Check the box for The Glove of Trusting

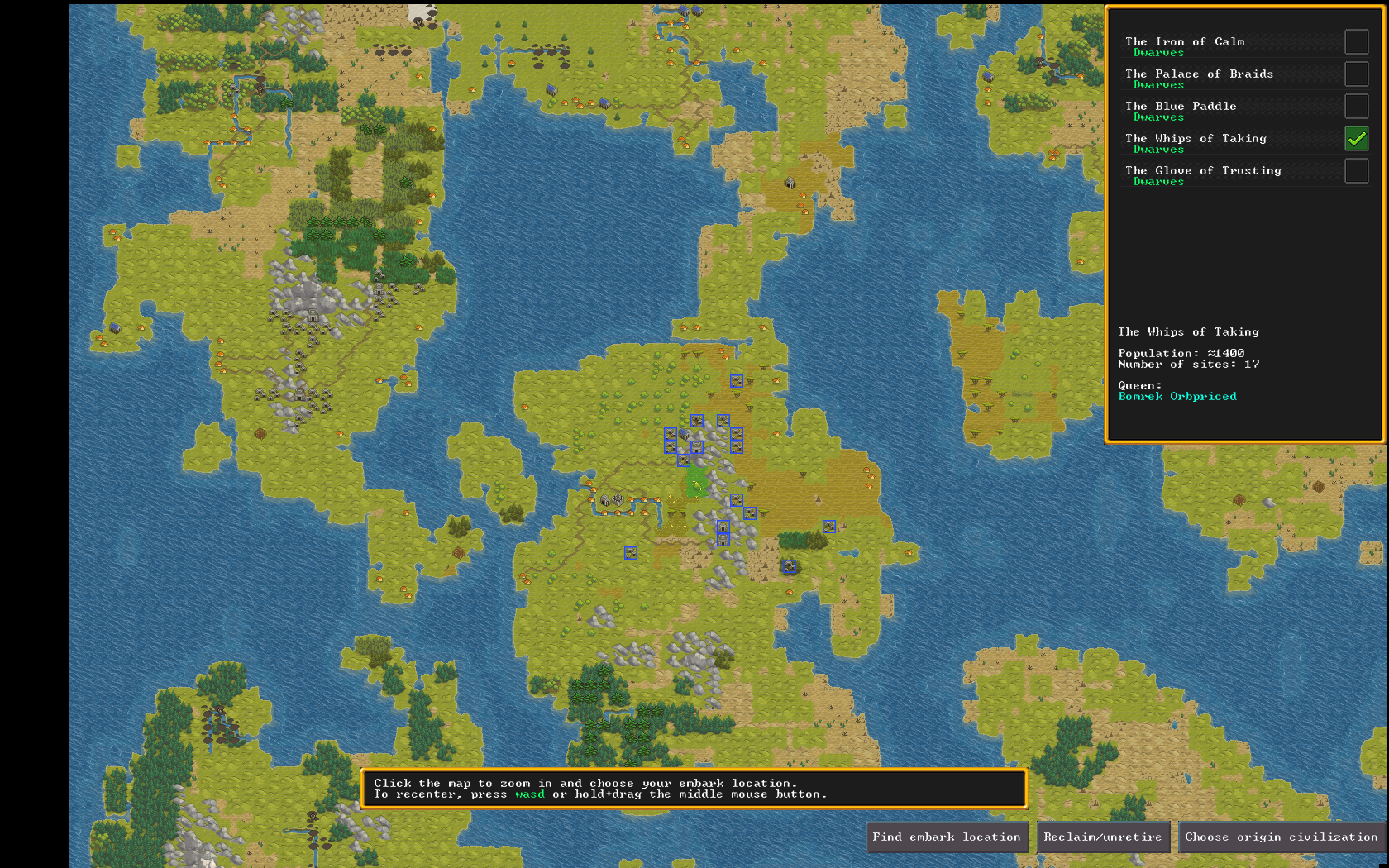[x=1356, y=171]
